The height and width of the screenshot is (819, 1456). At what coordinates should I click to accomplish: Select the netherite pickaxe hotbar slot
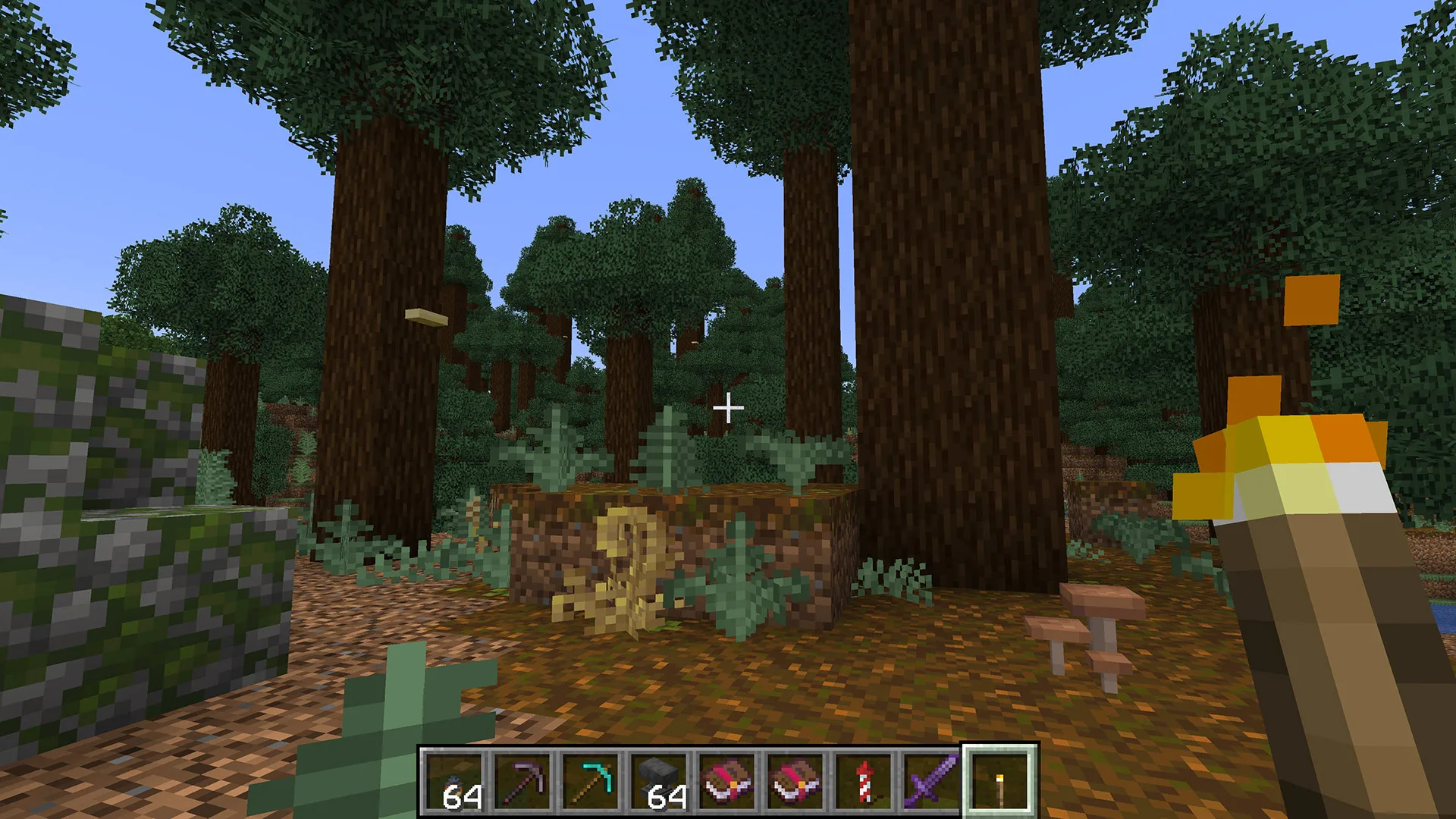[522, 782]
